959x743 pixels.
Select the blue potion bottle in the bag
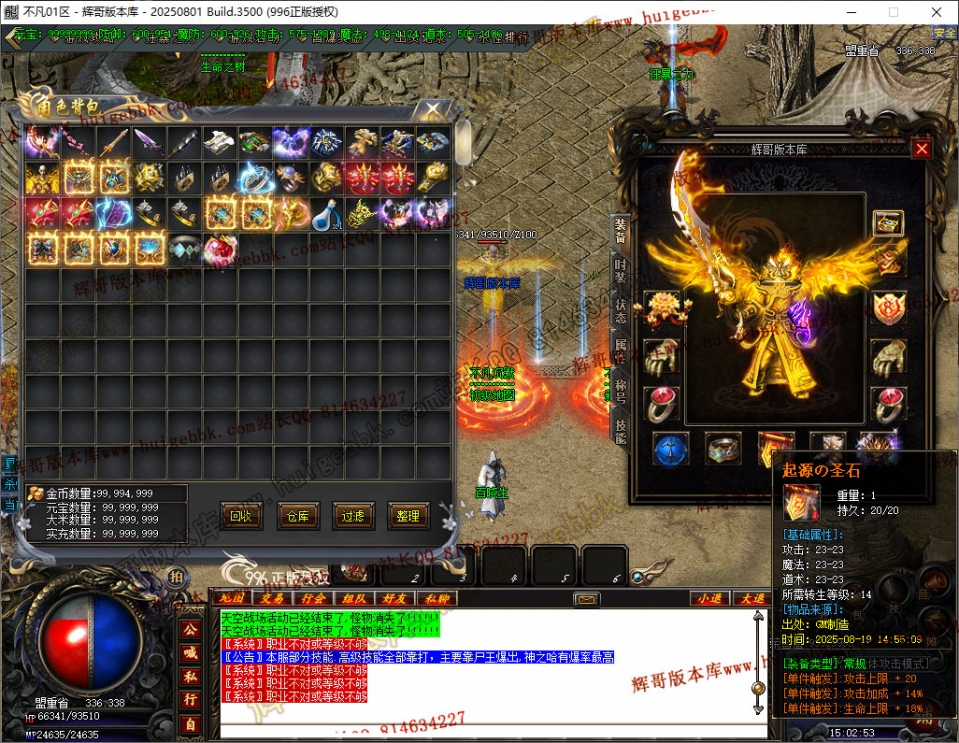(x=325, y=214)
